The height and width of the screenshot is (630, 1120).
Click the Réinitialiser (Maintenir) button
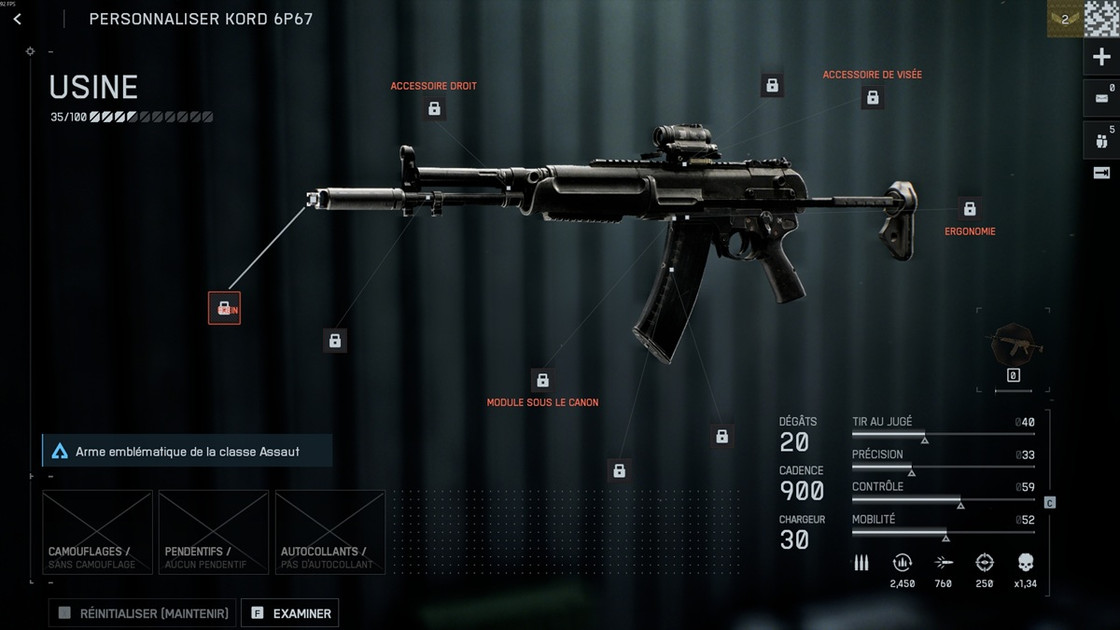[x=143, y=613]
